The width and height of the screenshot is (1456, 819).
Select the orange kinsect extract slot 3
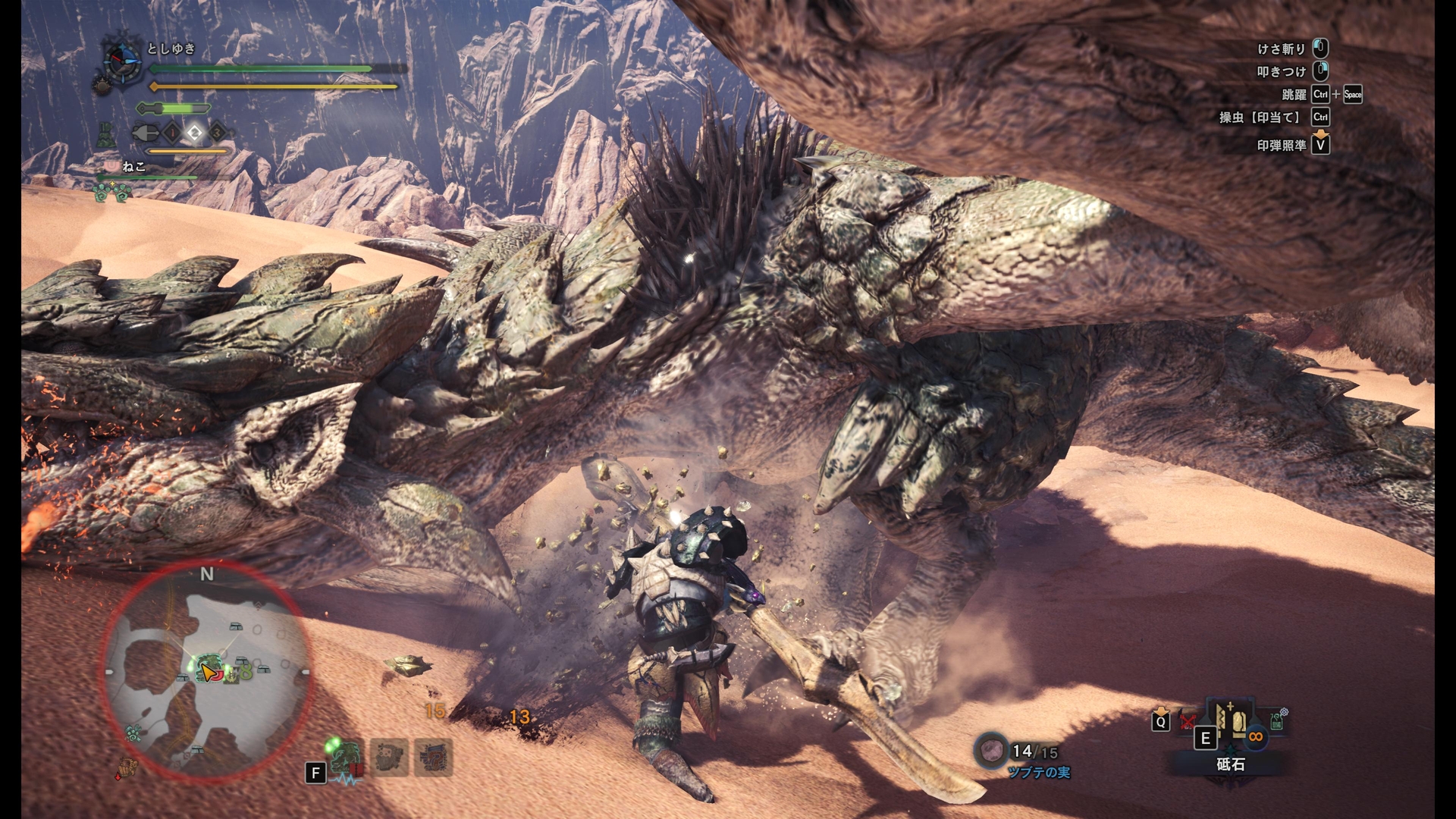[x=217, y=133]
